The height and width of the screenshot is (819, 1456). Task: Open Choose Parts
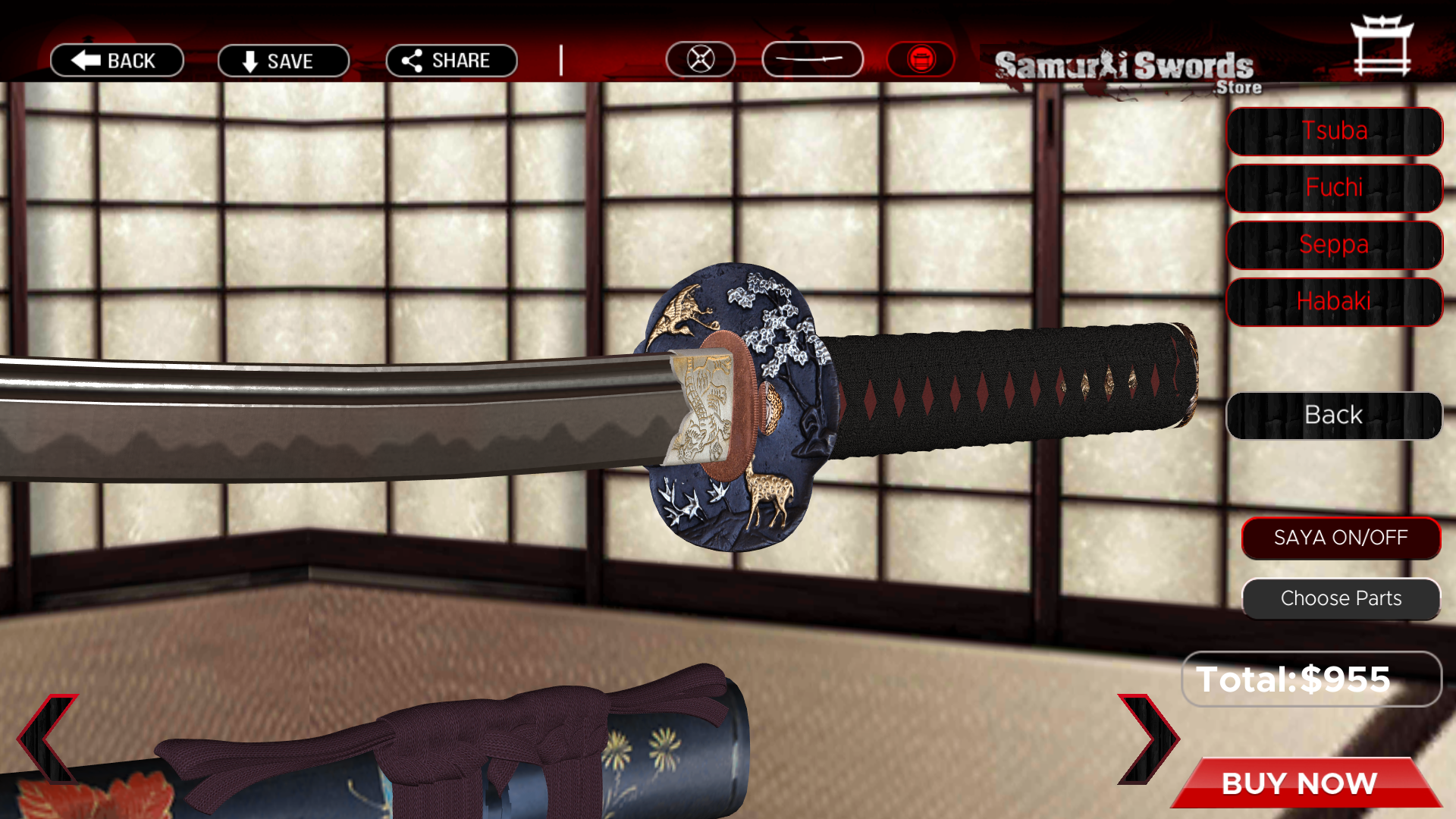click(x=1340, y=598)
